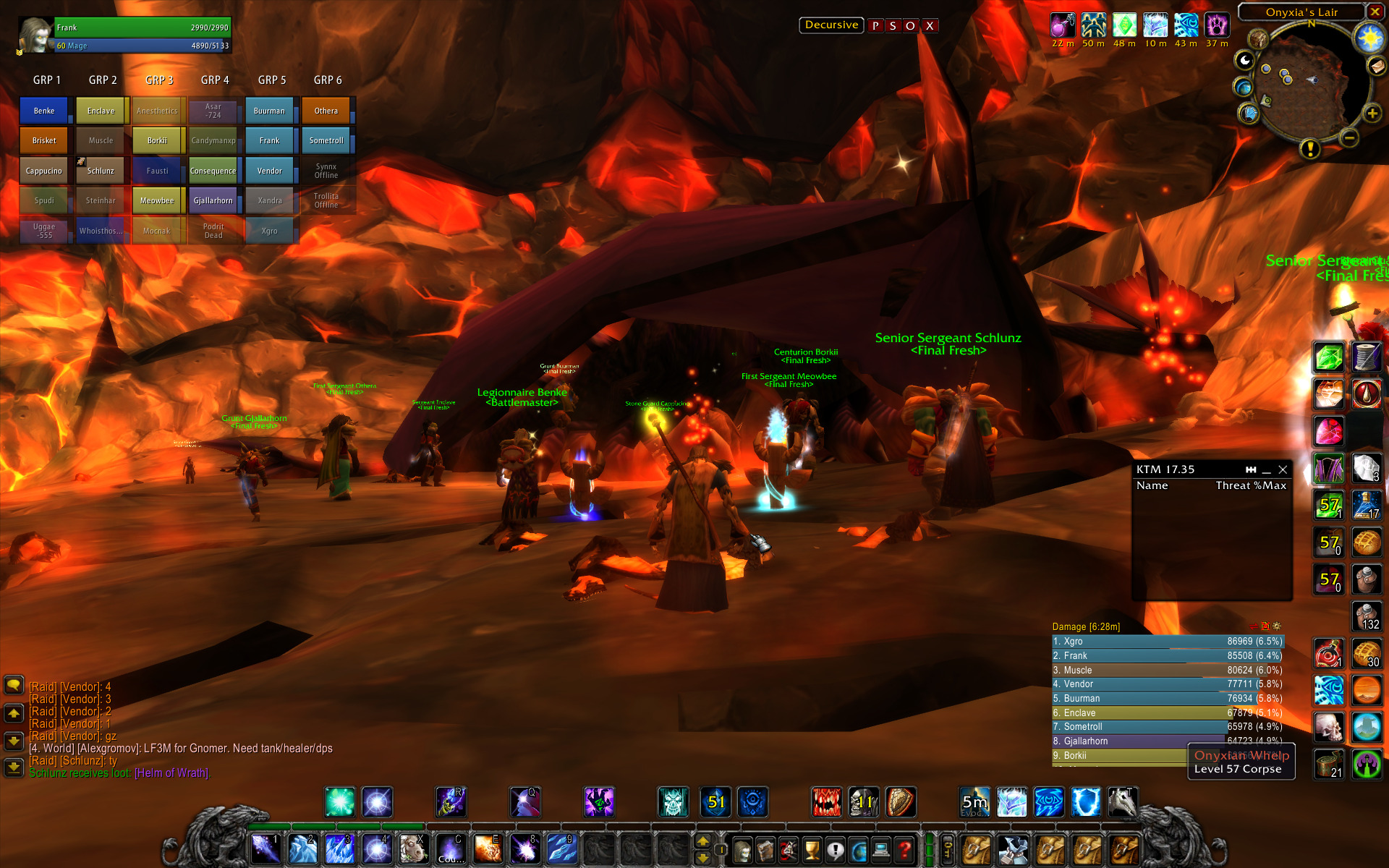Close the Decursive bar with X
The image size is (1389, 868).
pos(930,26)
